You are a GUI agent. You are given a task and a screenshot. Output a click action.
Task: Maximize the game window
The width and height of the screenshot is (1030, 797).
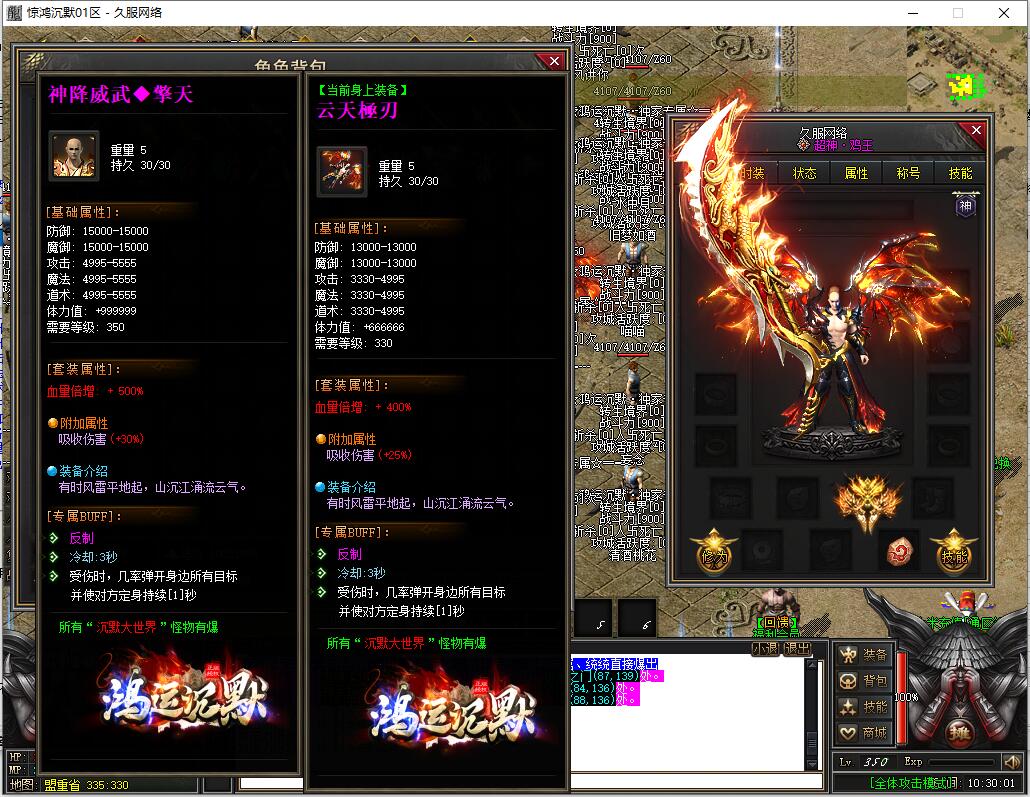[957, 13]
